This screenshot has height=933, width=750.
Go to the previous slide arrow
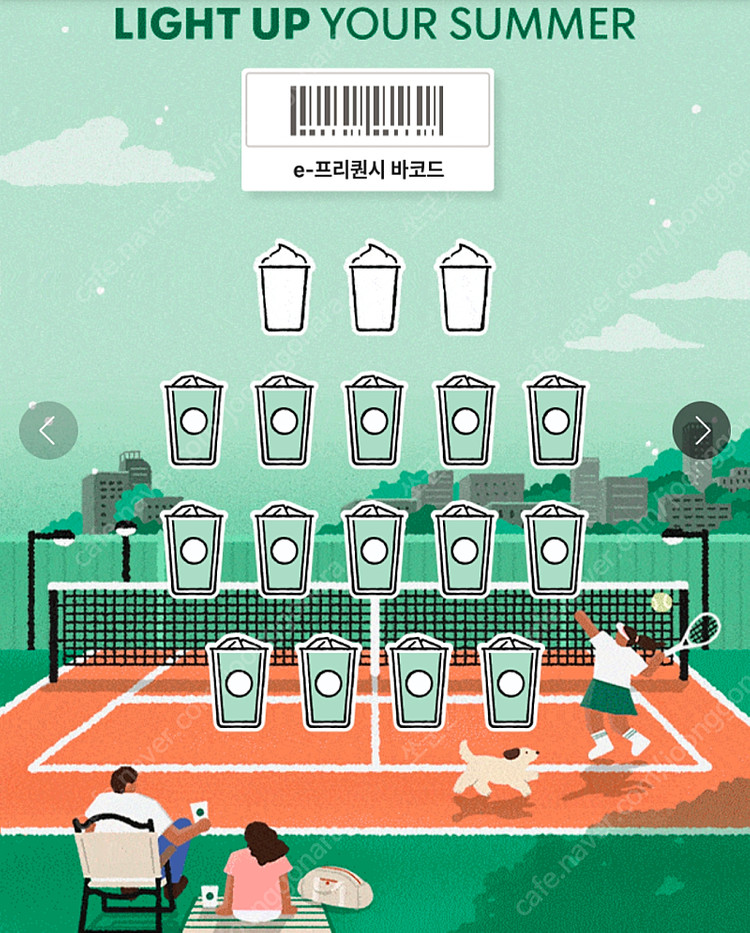click(48, 430)
